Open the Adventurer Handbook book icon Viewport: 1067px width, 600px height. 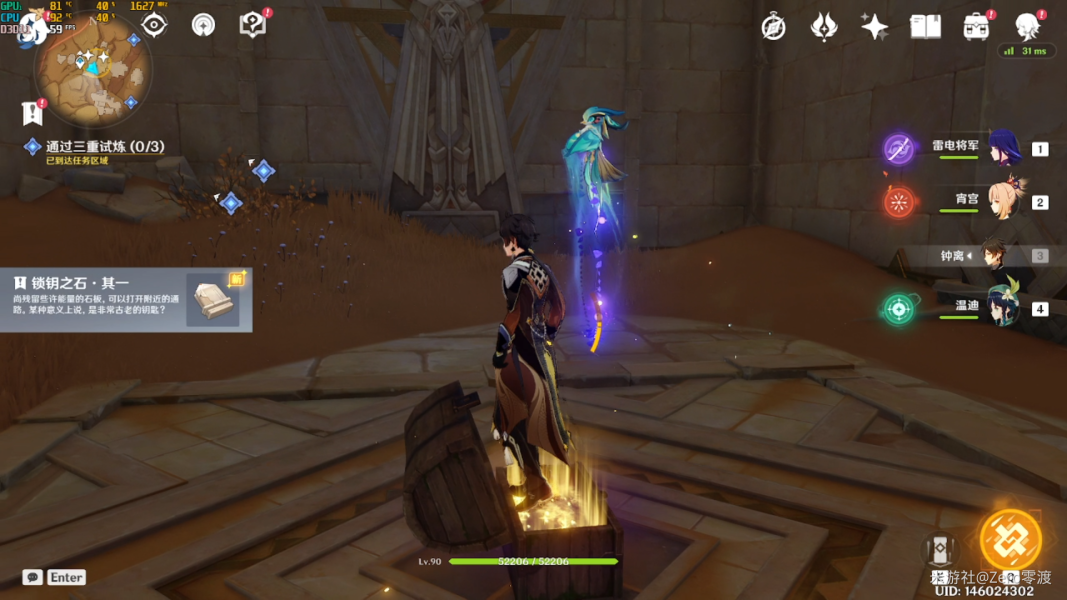(925, 27)
